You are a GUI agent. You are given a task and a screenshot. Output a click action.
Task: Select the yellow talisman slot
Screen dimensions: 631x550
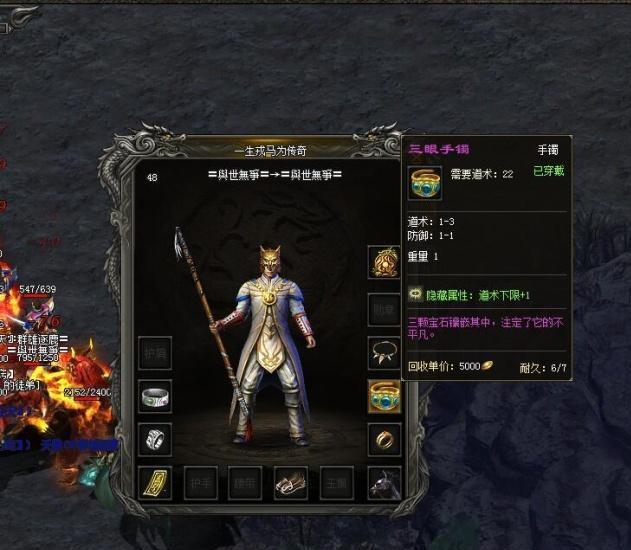155,483
